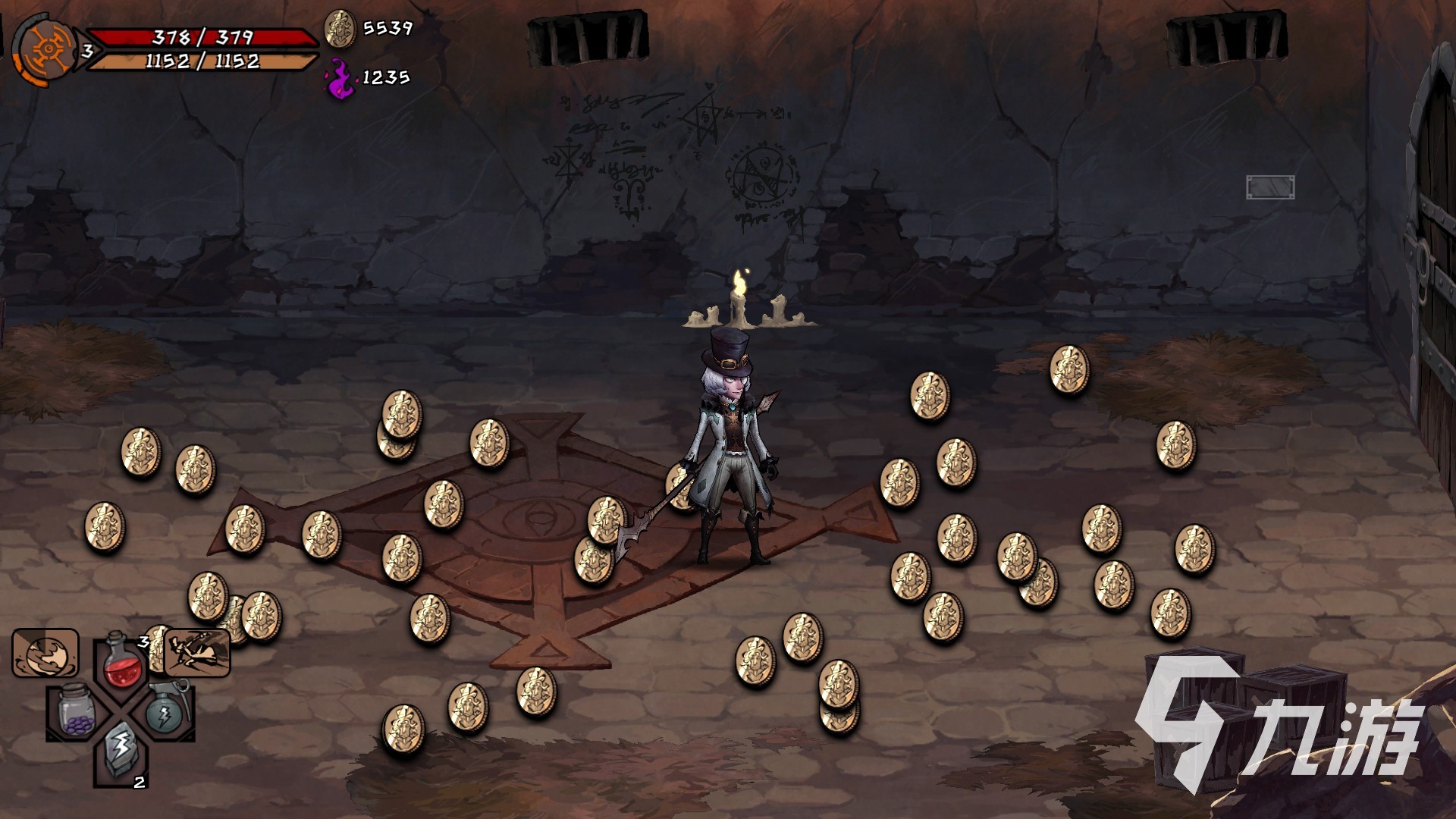Use the lightning rune stone slot
The height and width of the screenshot is (819, 1456).
[x=120, y=751]
